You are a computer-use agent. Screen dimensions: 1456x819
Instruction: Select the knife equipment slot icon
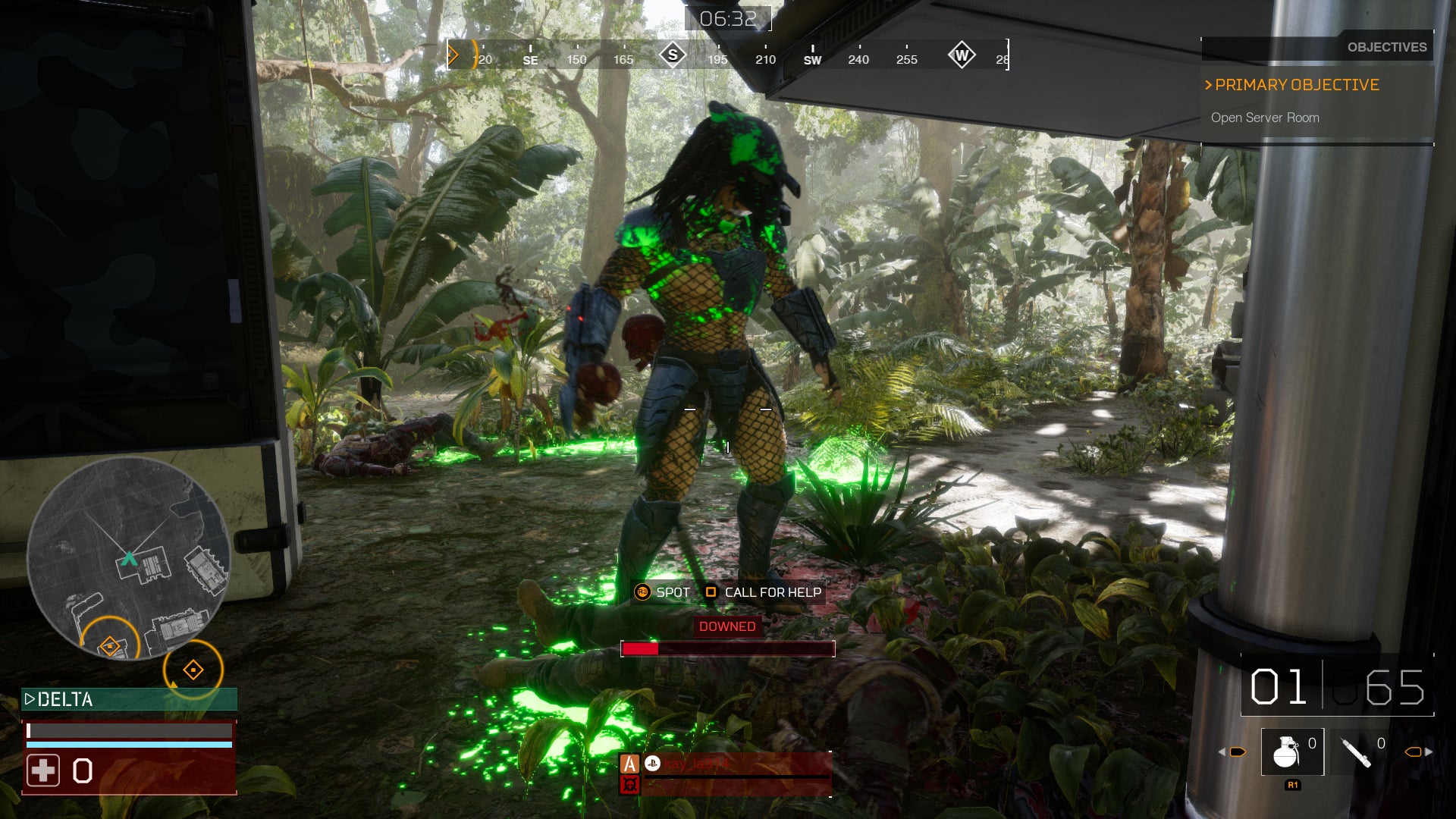coord(1354,752)
